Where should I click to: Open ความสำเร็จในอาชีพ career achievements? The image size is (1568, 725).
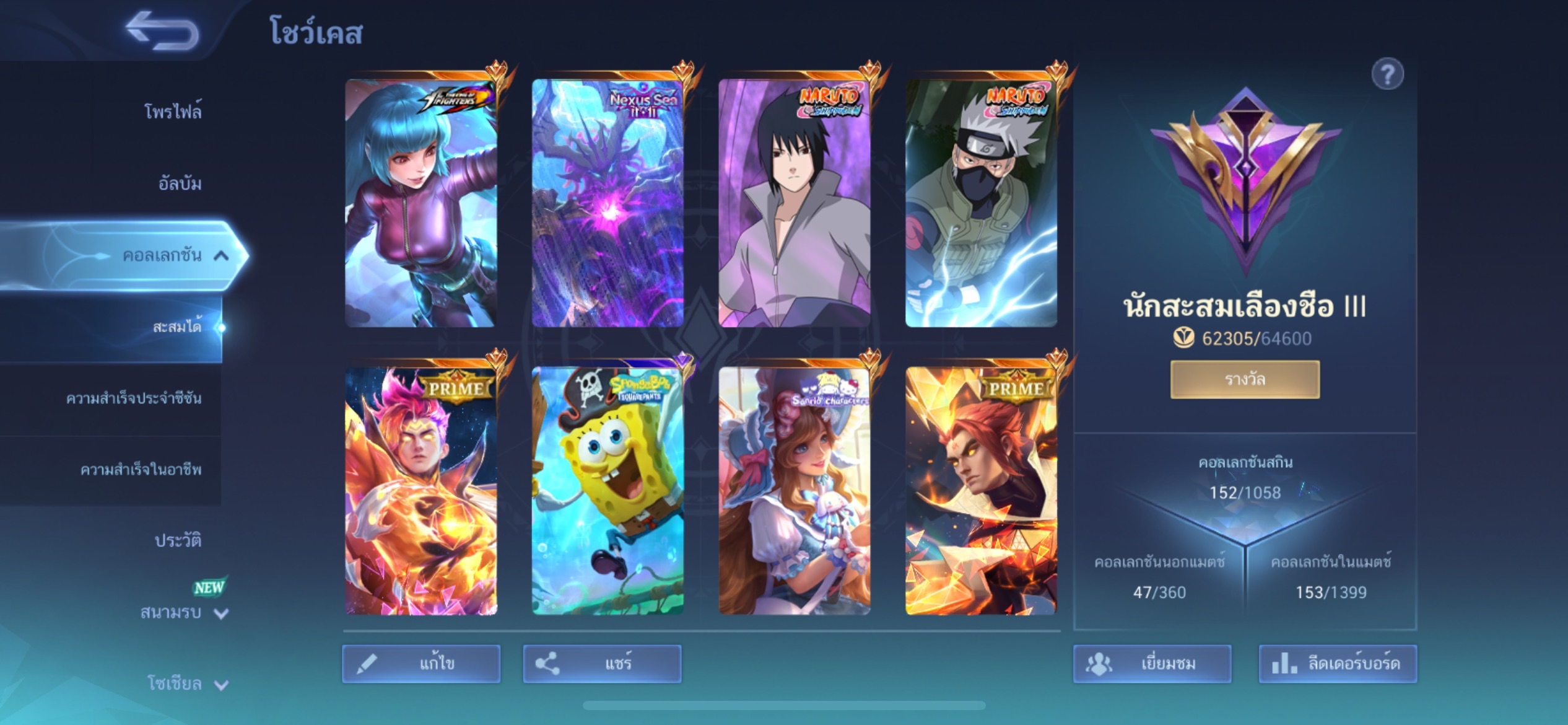coord(141,470)
